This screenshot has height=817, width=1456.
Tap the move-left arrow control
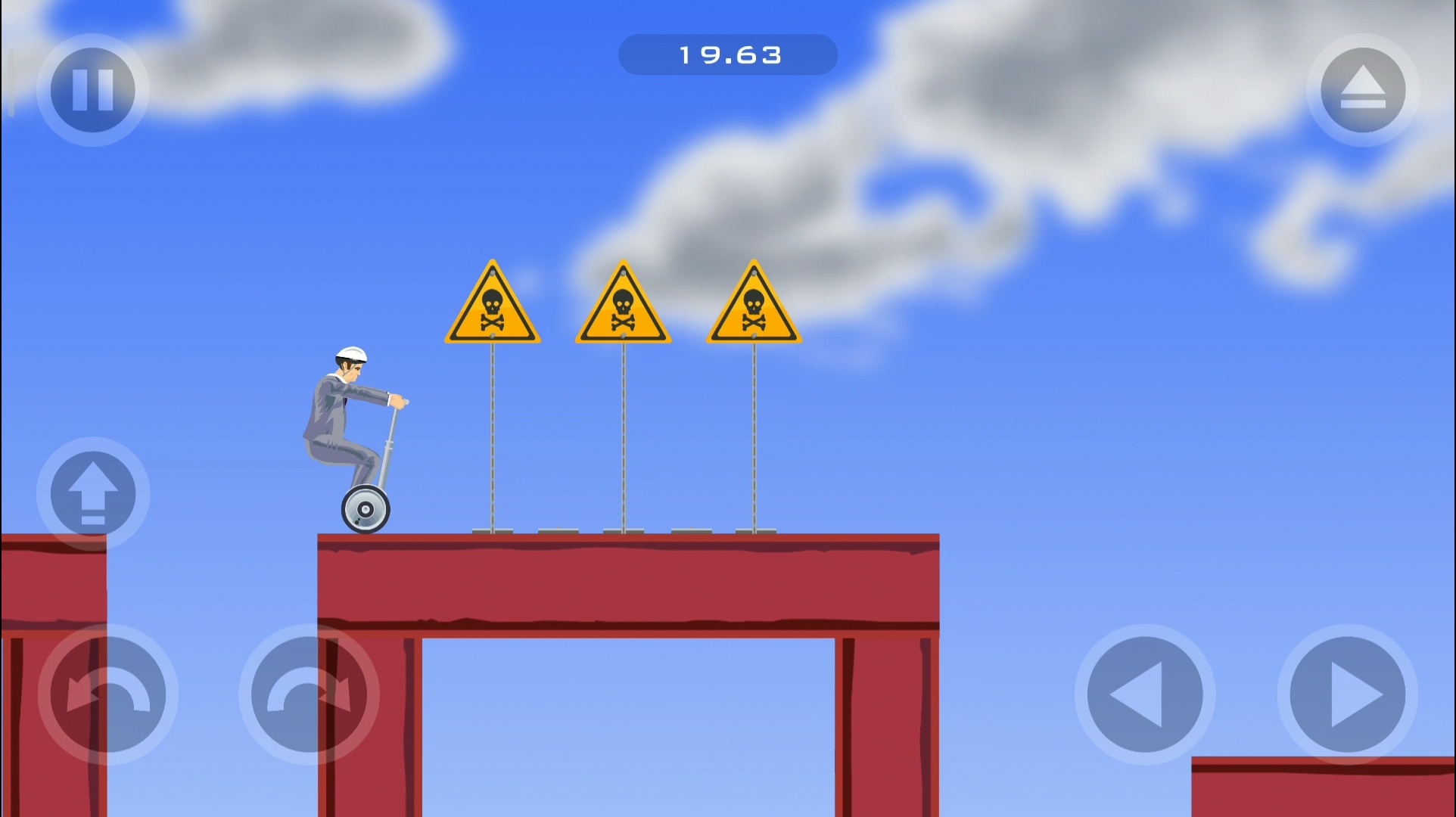click(x=1145, y=694)
